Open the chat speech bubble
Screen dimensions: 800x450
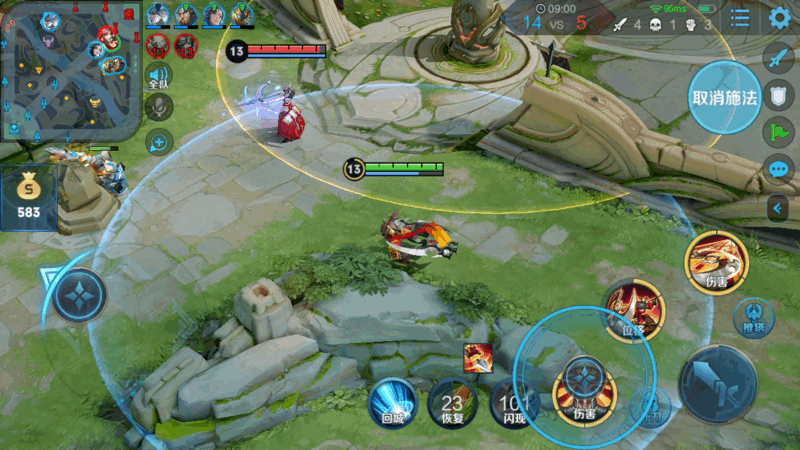[x=779, y=168]
